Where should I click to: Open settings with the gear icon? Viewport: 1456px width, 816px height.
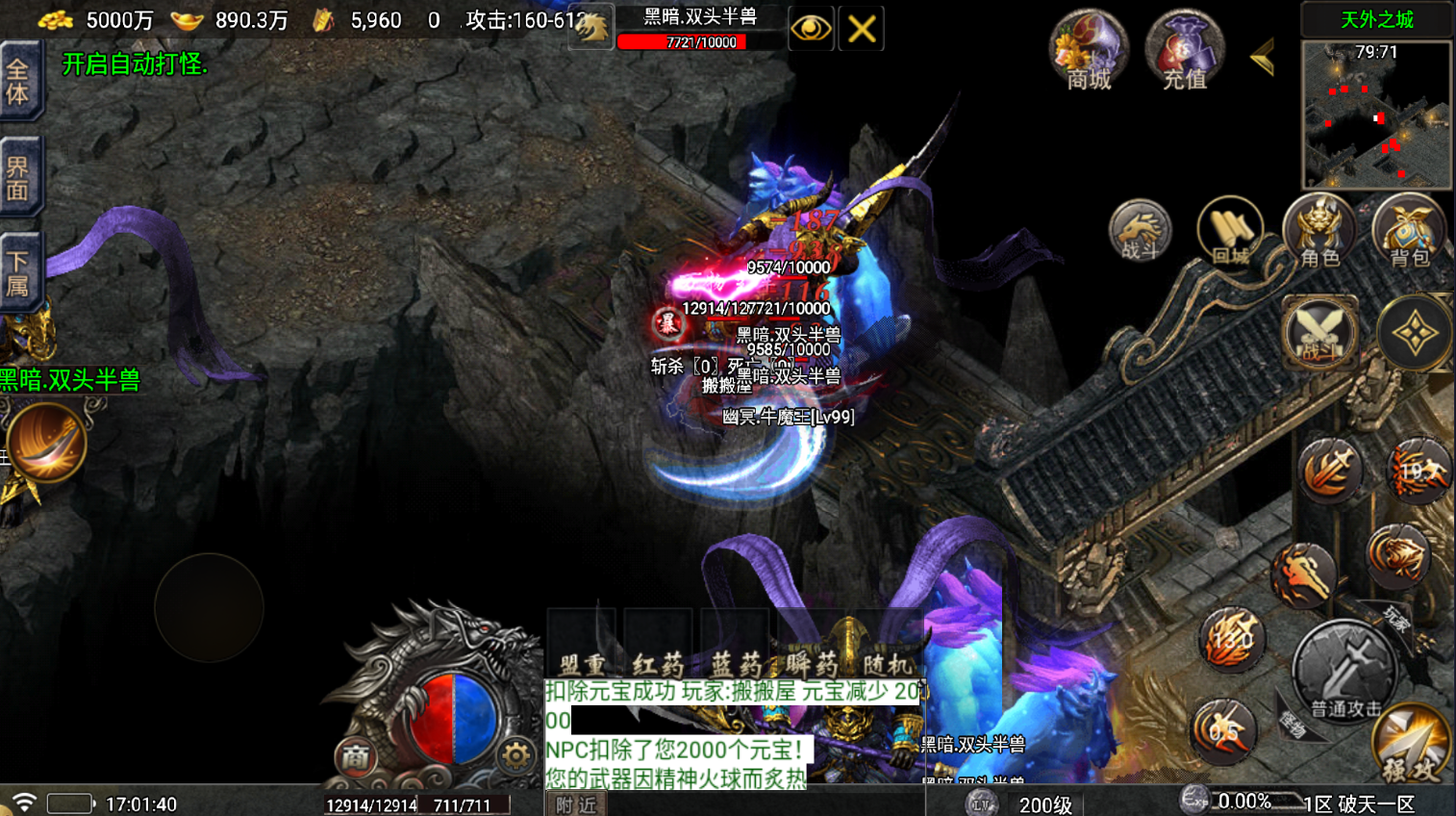[x=515, y=756]
